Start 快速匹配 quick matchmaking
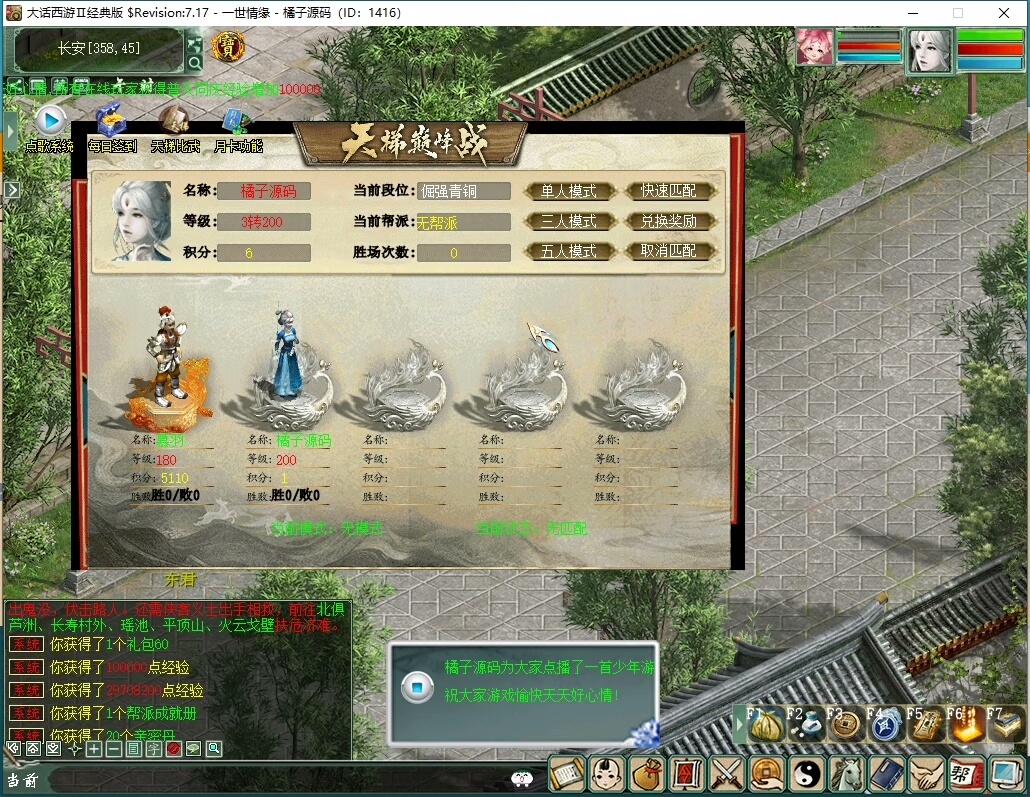 (x=669, y=191)
